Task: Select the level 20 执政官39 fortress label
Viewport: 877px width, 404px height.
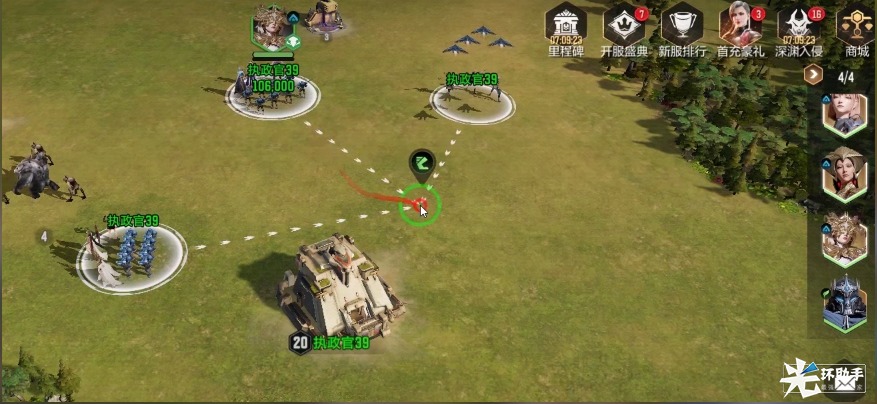Action: (330, 343)
